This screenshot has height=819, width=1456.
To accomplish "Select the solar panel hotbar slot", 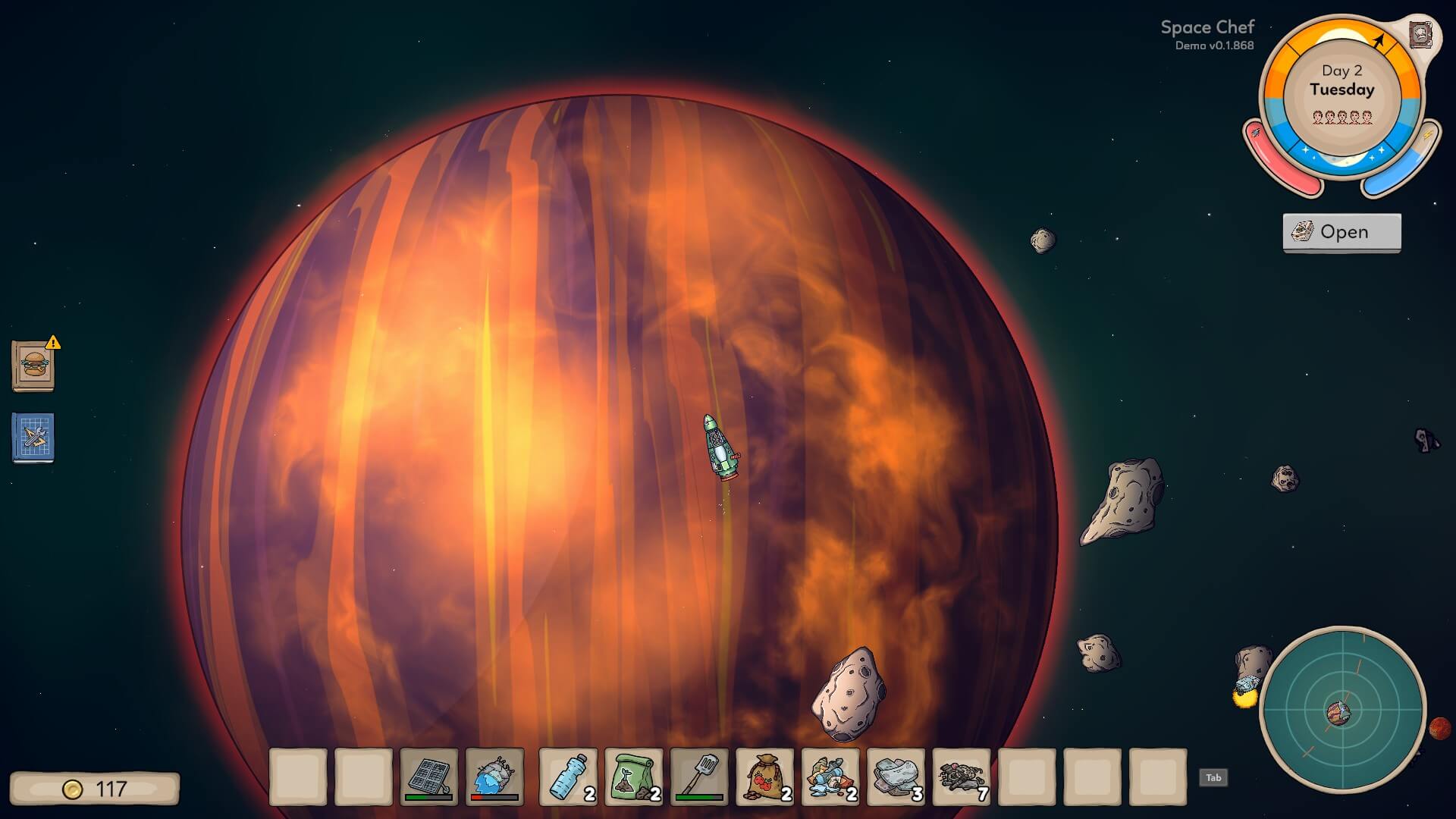I will click(429, 777).
